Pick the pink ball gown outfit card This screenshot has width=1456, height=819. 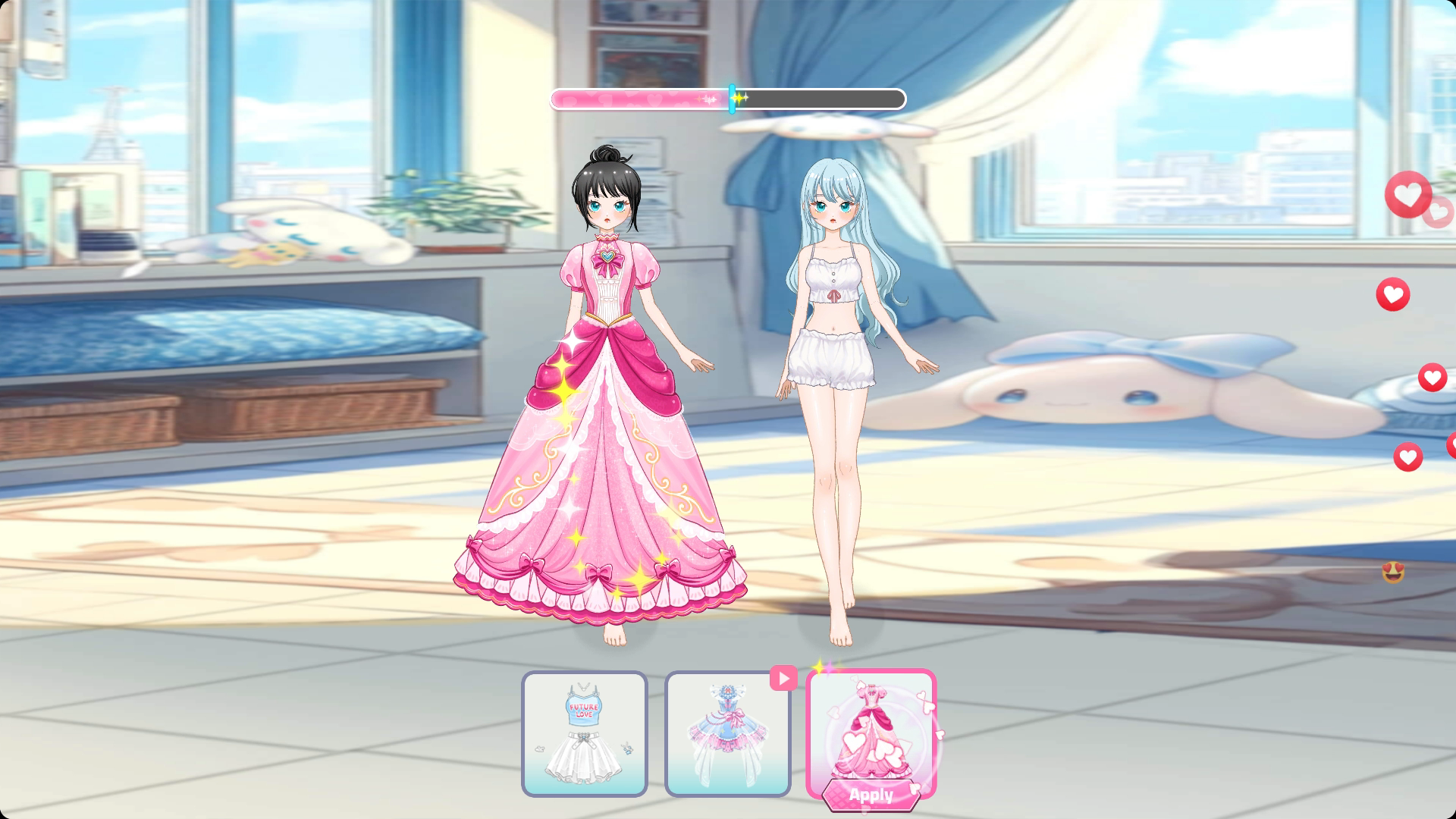[871, 726]
